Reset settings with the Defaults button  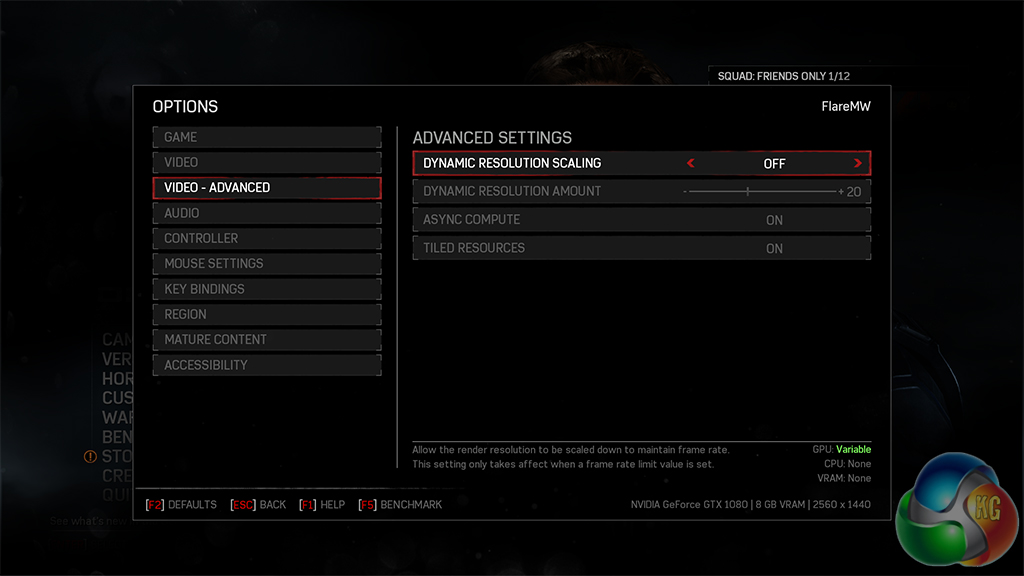(182, 505)
